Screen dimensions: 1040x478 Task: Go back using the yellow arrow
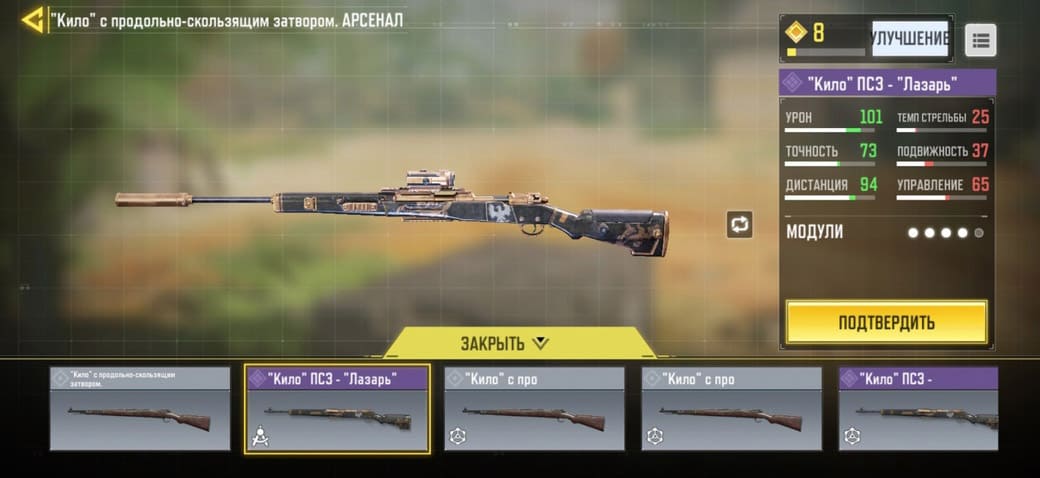(33, 19)
